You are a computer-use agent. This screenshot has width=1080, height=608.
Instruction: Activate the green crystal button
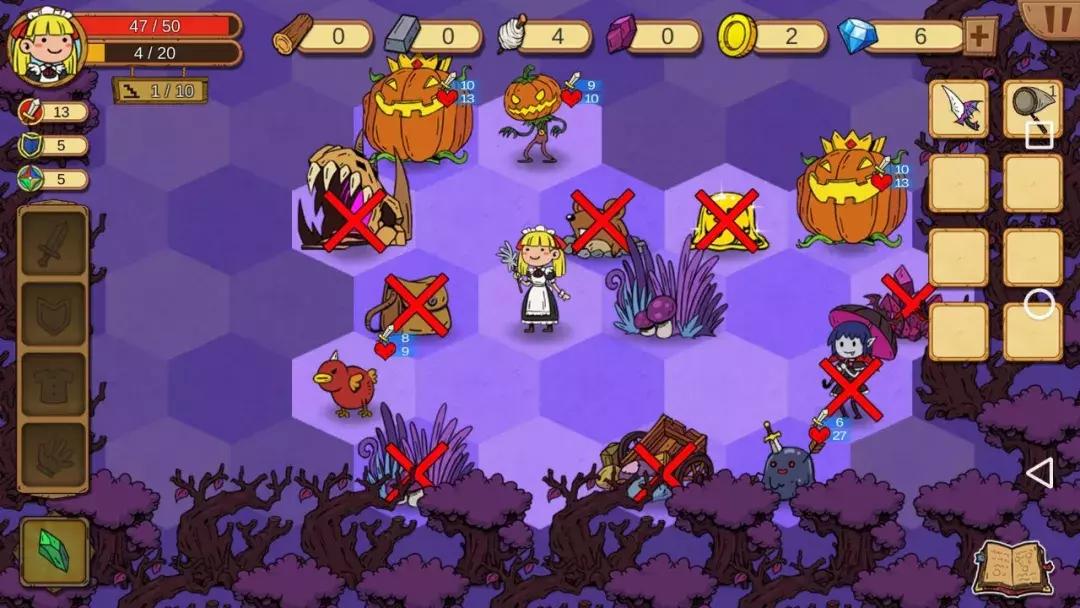pos(54,551)
